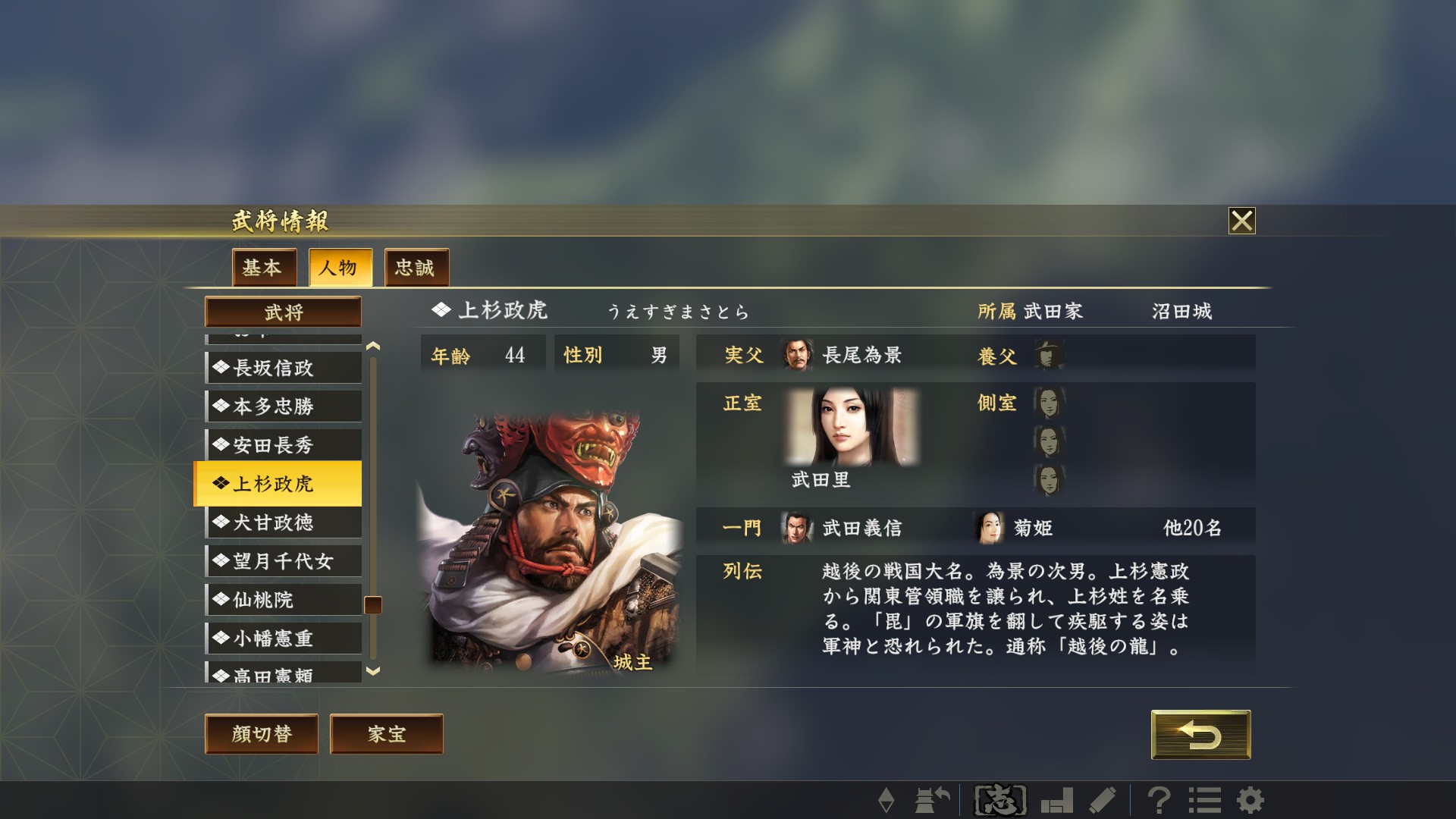Image resolution: width=1456 pixels, height=819 pixels.
Task: Click the 武将 header above the officer list
Action: coord(283,312)
